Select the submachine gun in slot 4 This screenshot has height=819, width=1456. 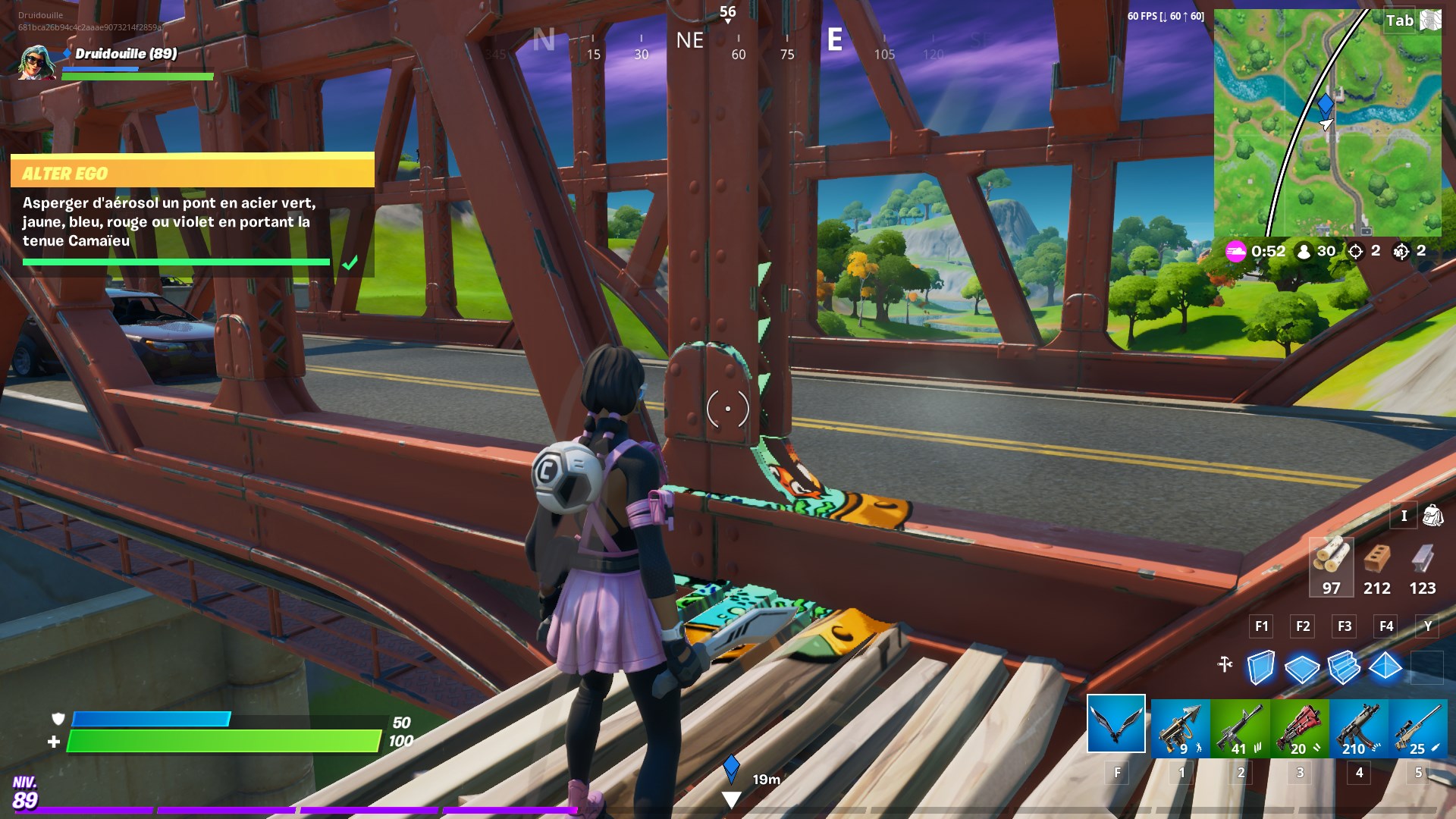1357,728
